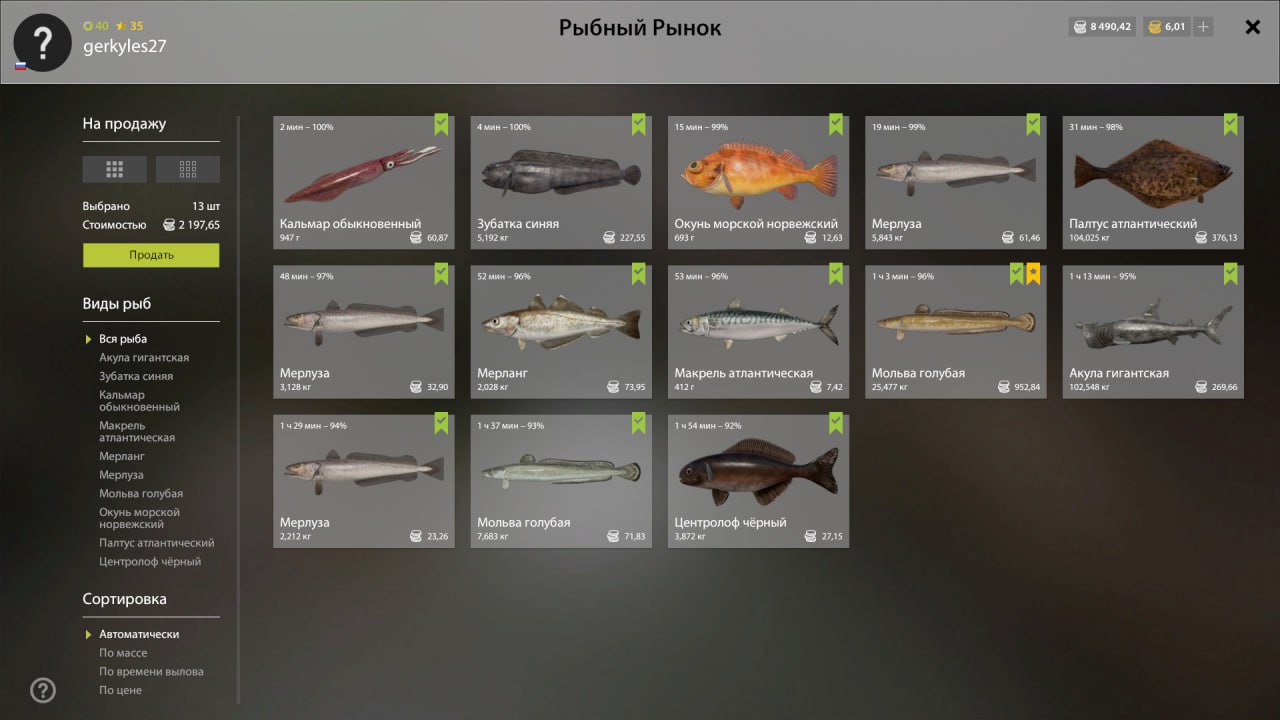This screenshot has width=1280, height=720.
Task: Sort fish by price (По цене)
Action: (121, 690)
